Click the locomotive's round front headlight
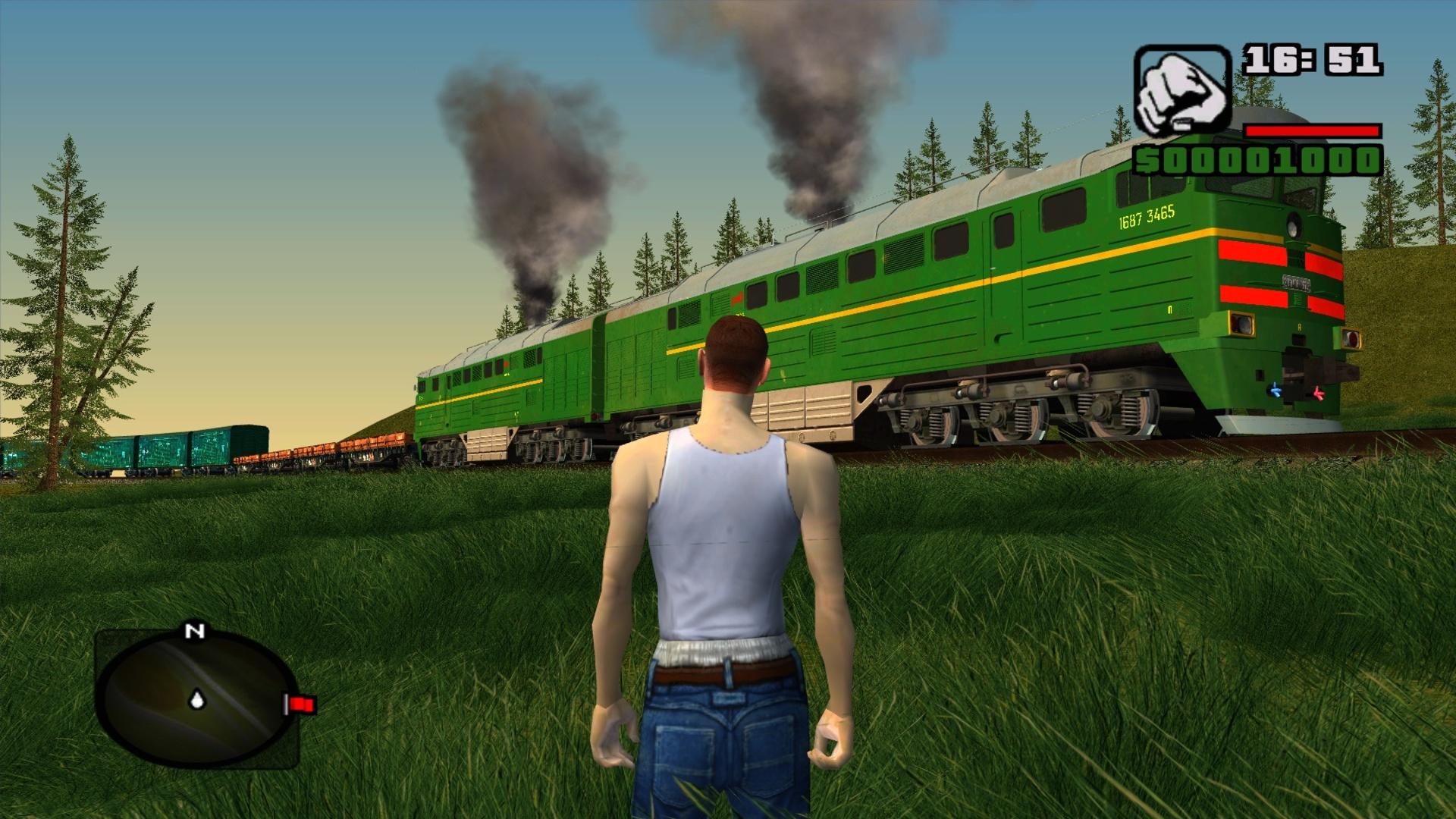1456x819 pixels. (x=1293, y=225)
